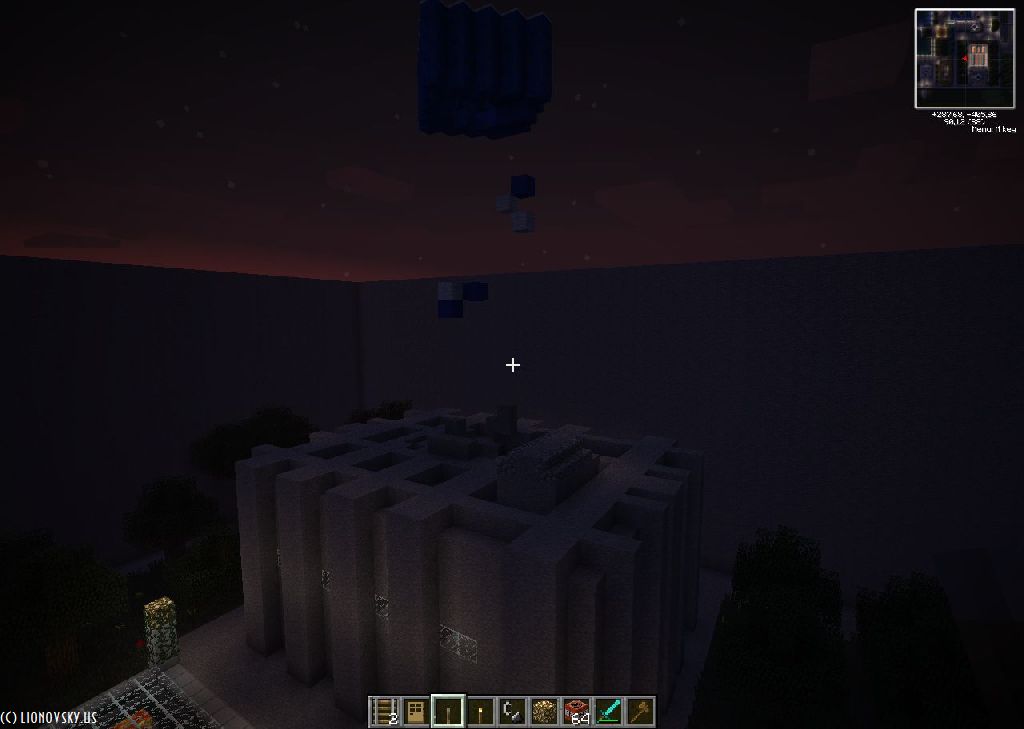Choose the torch in the hotbar
1024x729 pixels.
click(x=480, y=712)
